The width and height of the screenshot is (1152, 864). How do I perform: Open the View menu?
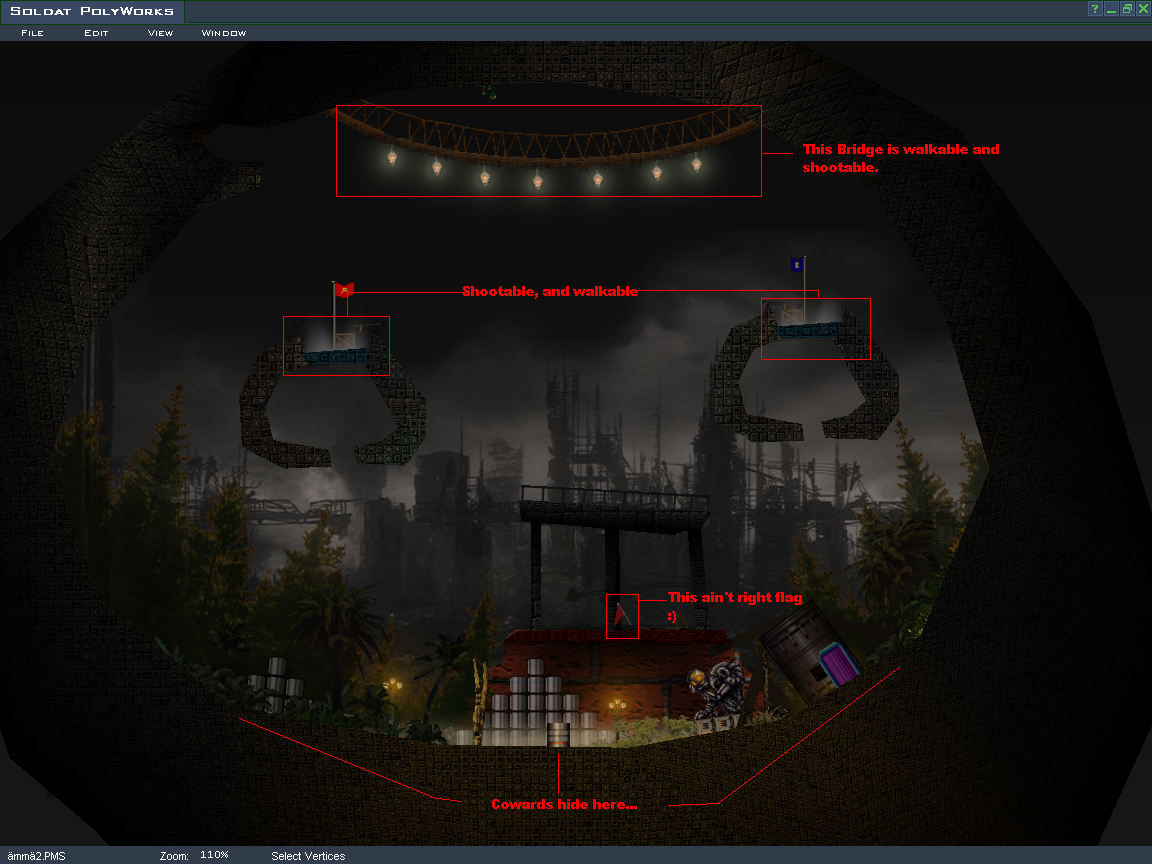(160, 33)
